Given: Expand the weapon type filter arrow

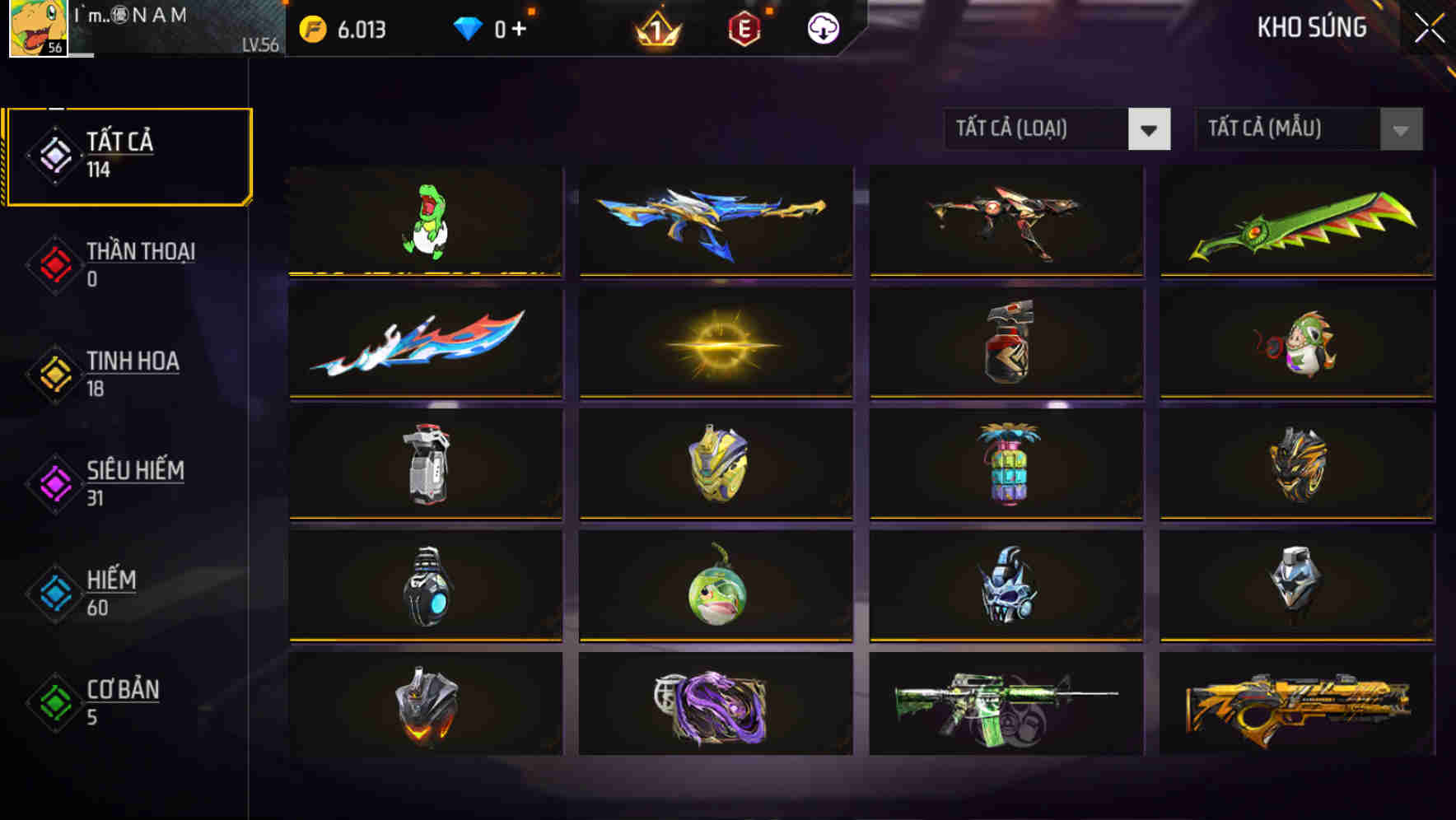Looking at the screenshot, I should click(1150, 129).
